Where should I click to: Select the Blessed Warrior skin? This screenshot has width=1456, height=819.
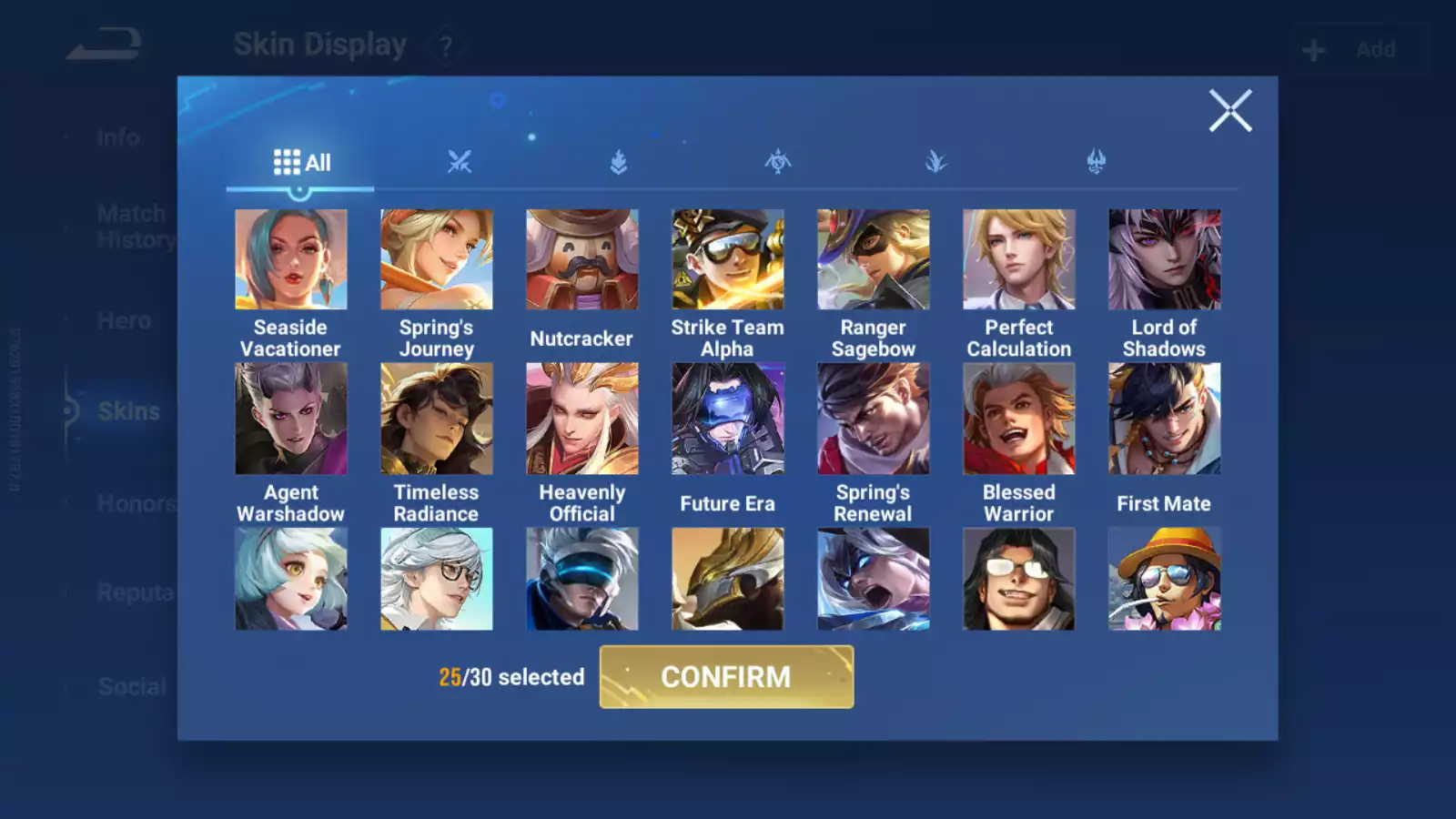click(x=1019, y=419)
